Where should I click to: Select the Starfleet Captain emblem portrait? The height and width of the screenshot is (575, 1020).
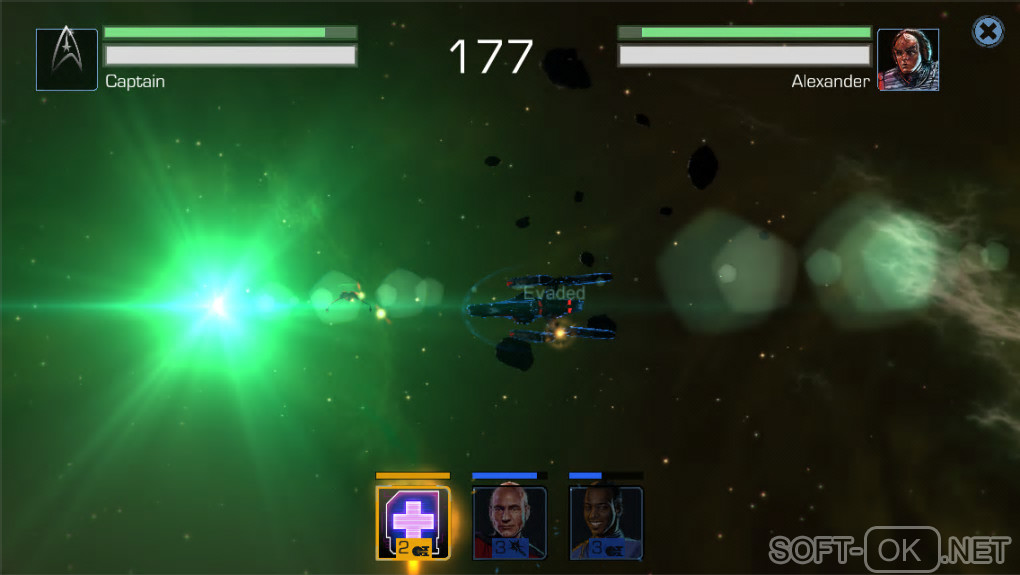[x=67, y=60]
